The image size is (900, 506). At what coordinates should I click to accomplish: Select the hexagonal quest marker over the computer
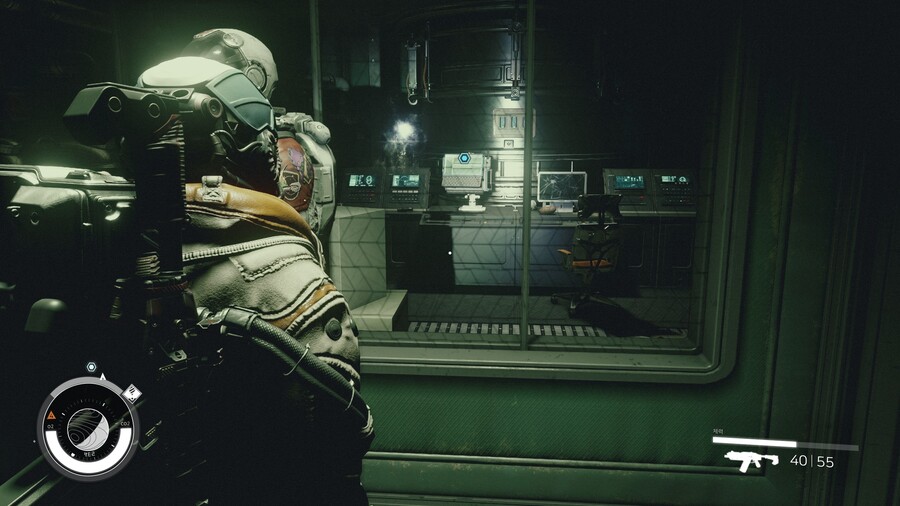[x=464, y=158]
